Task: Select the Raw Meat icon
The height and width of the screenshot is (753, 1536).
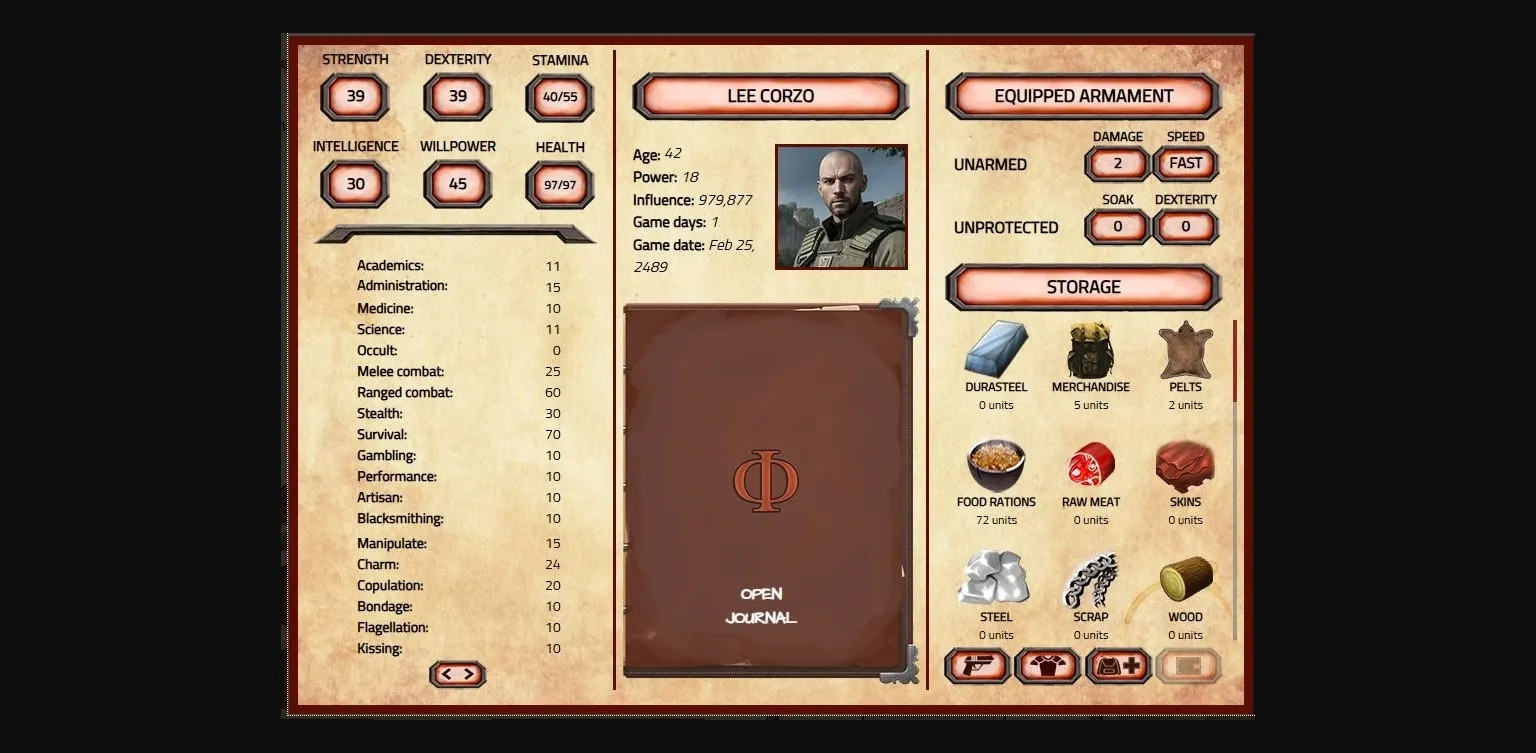Action: click(x=1089, y=465)
